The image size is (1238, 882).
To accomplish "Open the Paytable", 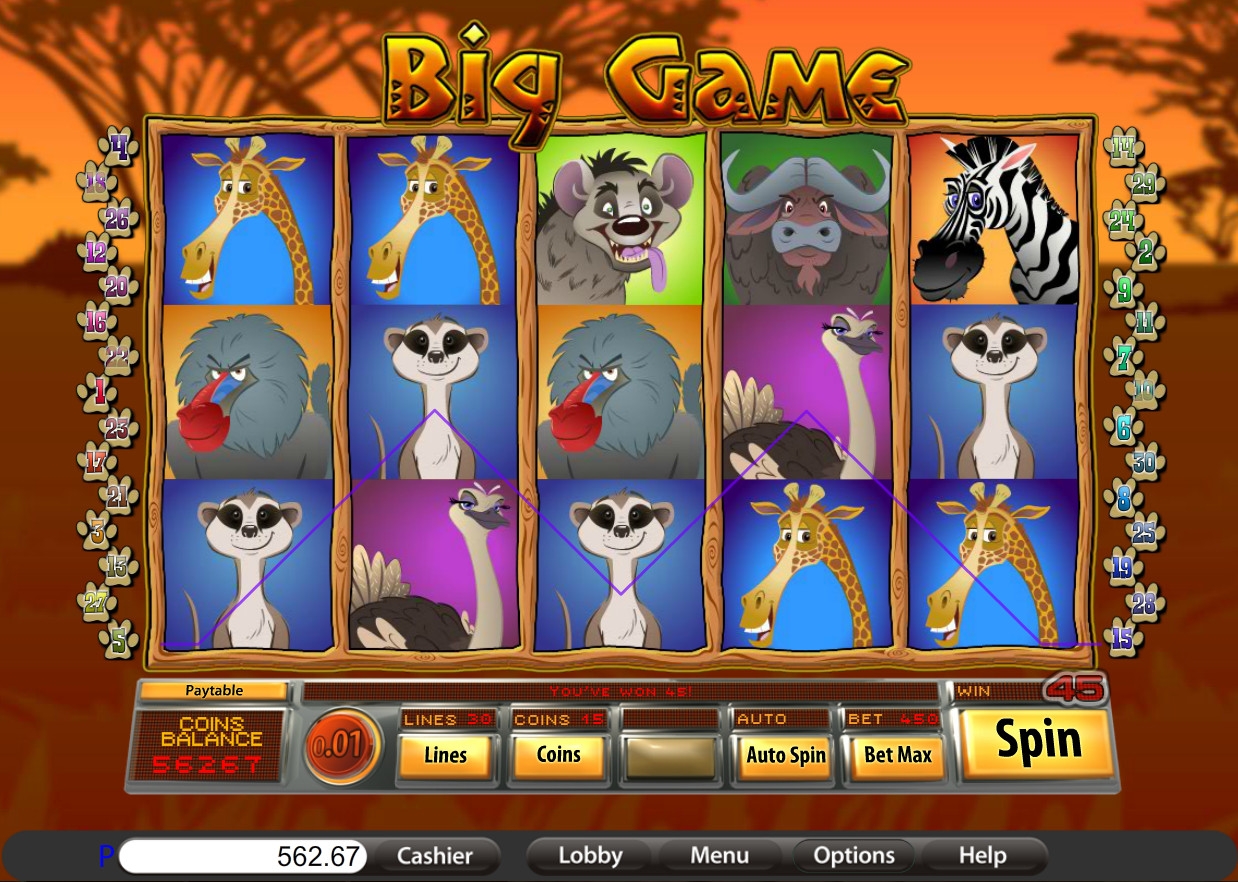I will click(x=214, y=690).
